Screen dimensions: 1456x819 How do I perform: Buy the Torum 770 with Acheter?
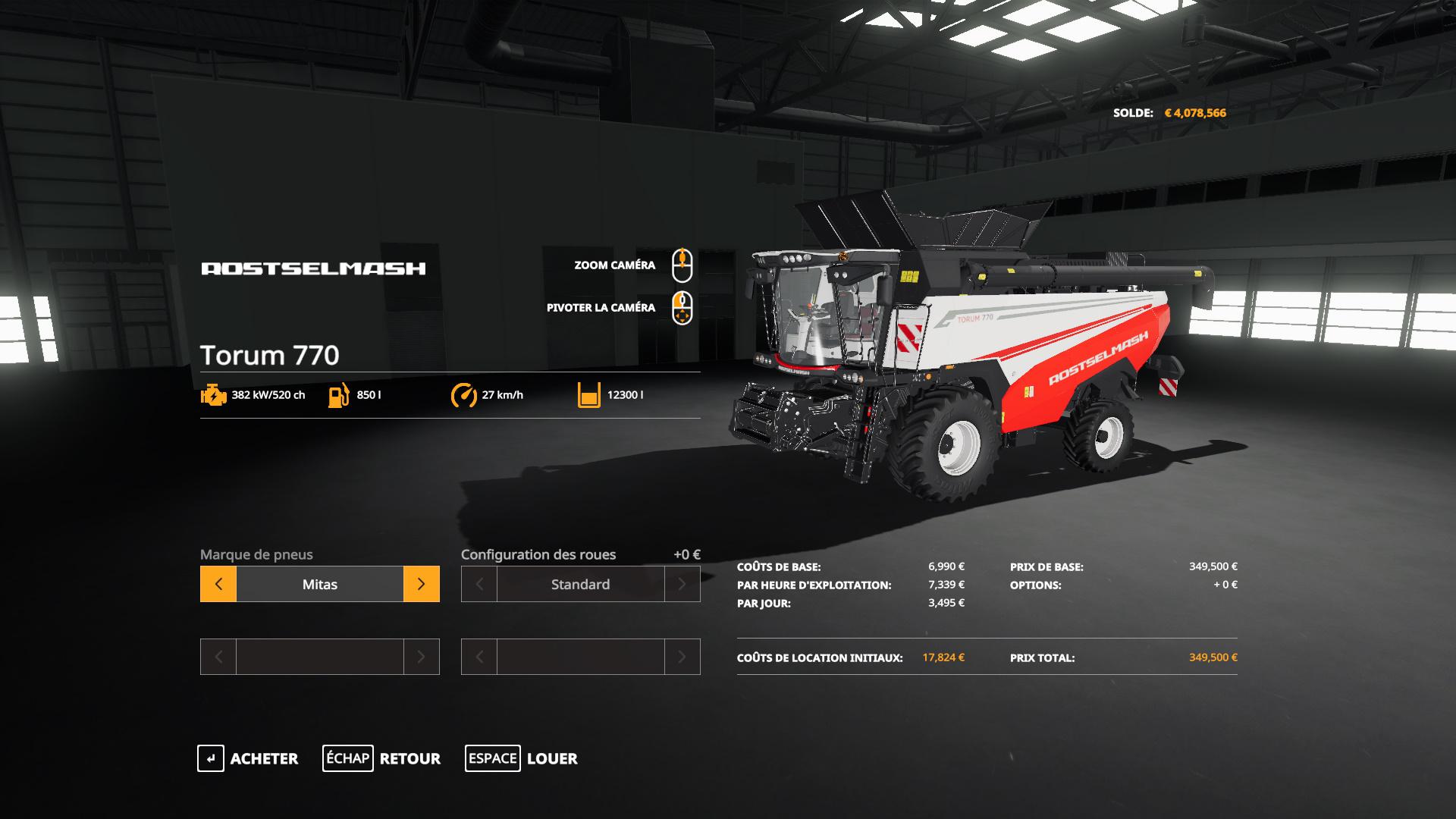tap(248, 758)
